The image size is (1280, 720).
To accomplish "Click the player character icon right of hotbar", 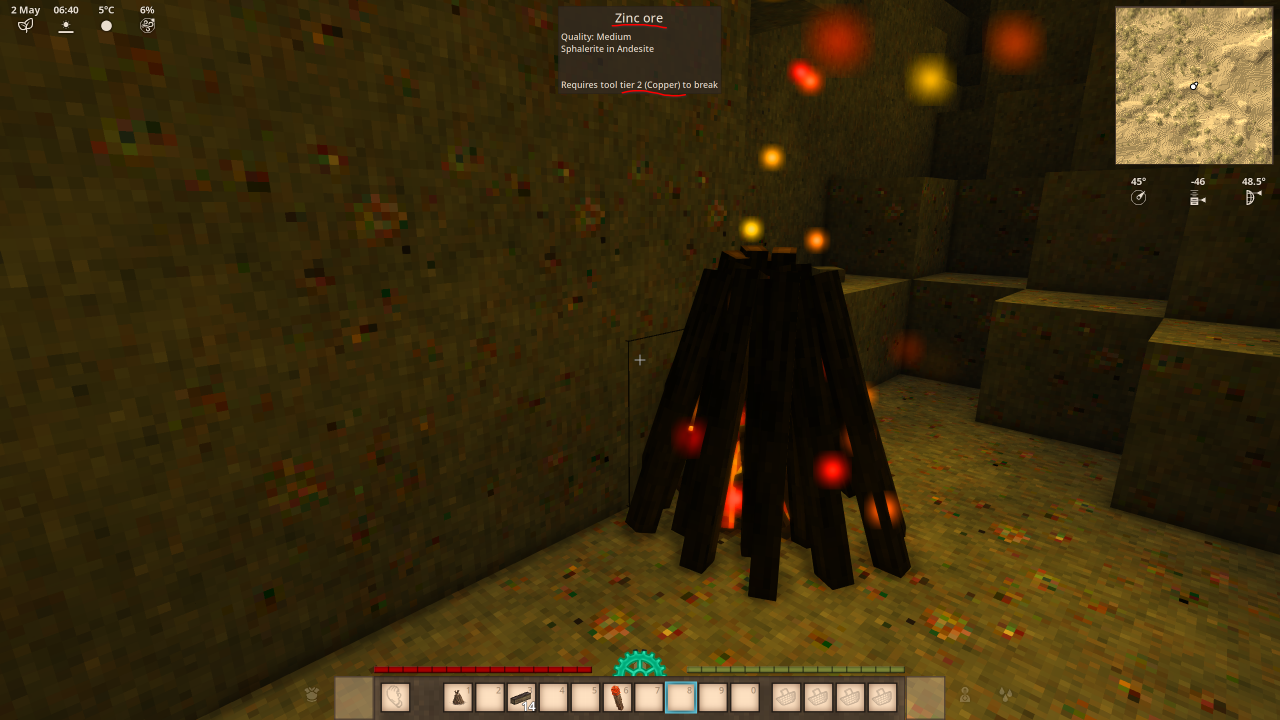I will pos(966,696).
